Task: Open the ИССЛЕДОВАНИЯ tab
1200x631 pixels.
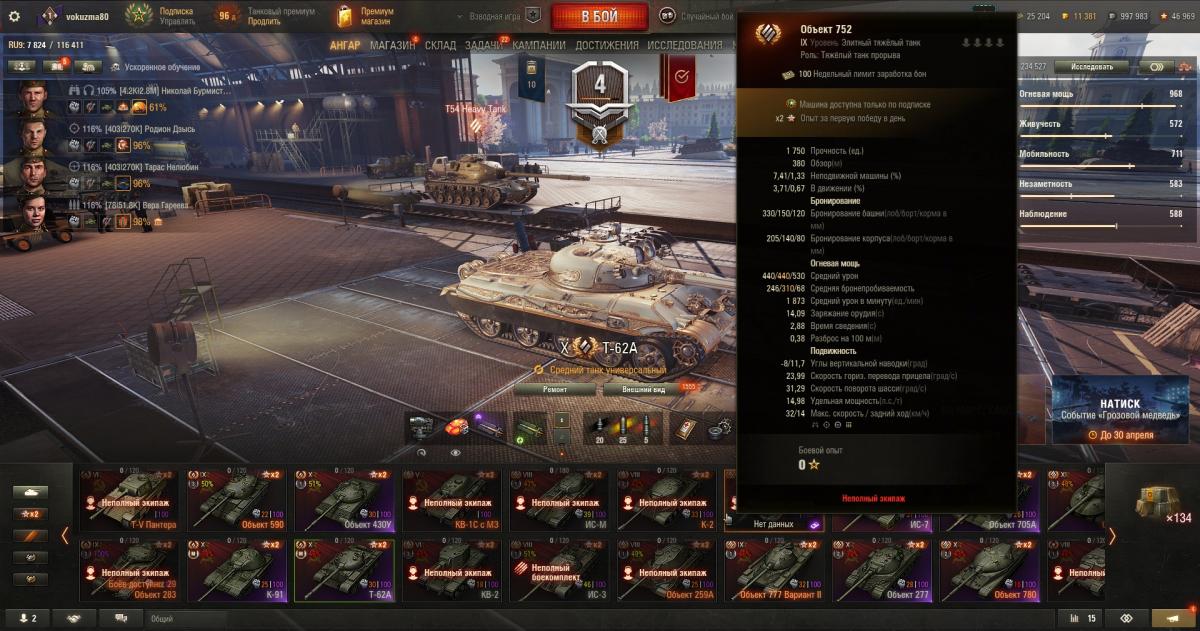Action: pyautogui.click(x=684, y=45)
